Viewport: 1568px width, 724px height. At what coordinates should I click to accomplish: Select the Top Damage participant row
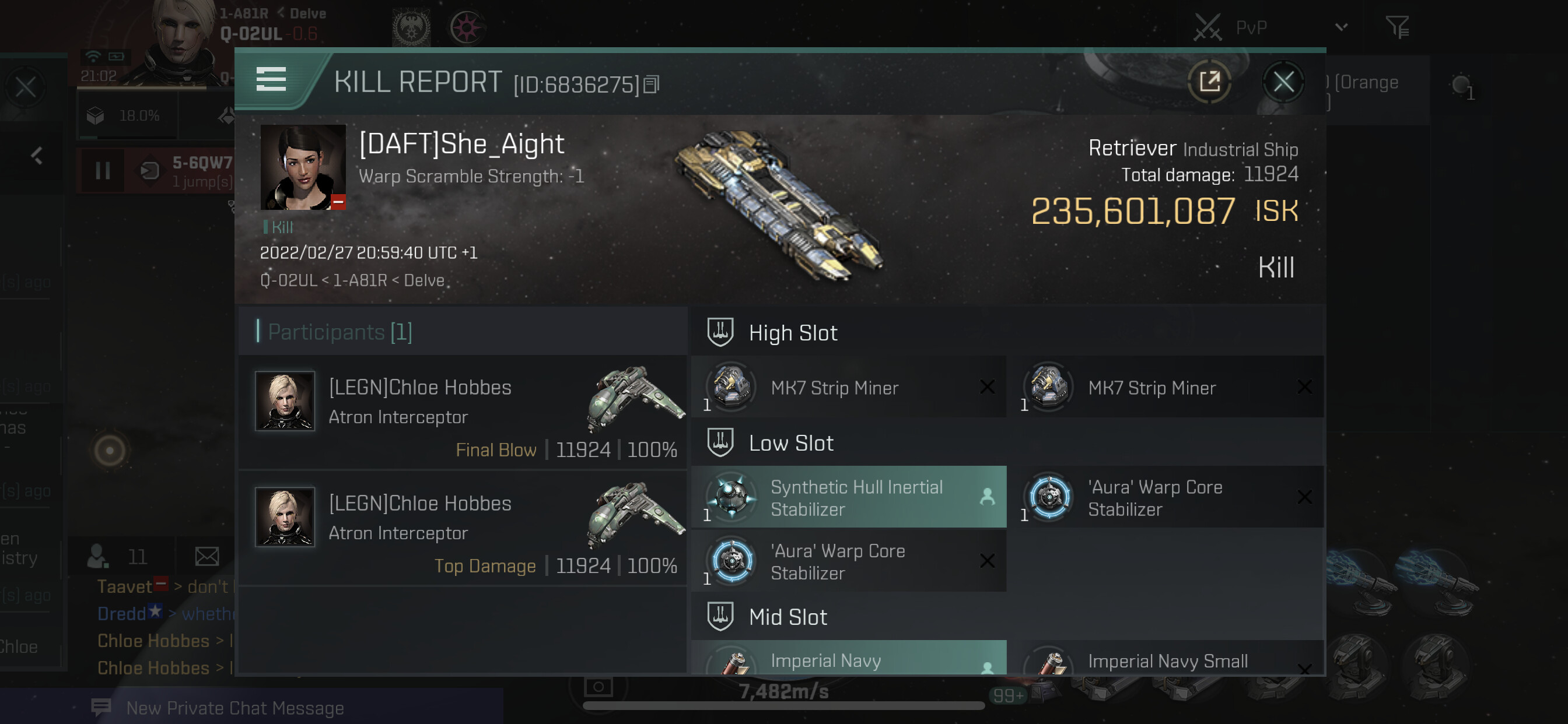[463, 529]
